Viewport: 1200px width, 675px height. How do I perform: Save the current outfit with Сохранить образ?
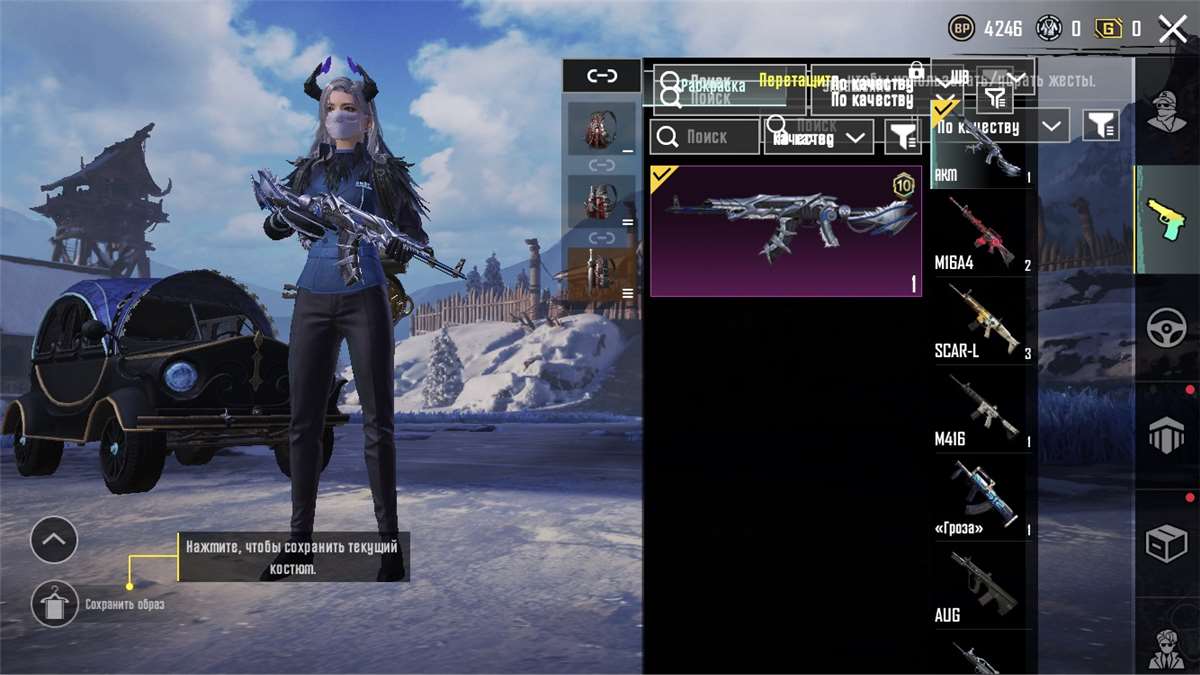(54, 604)
